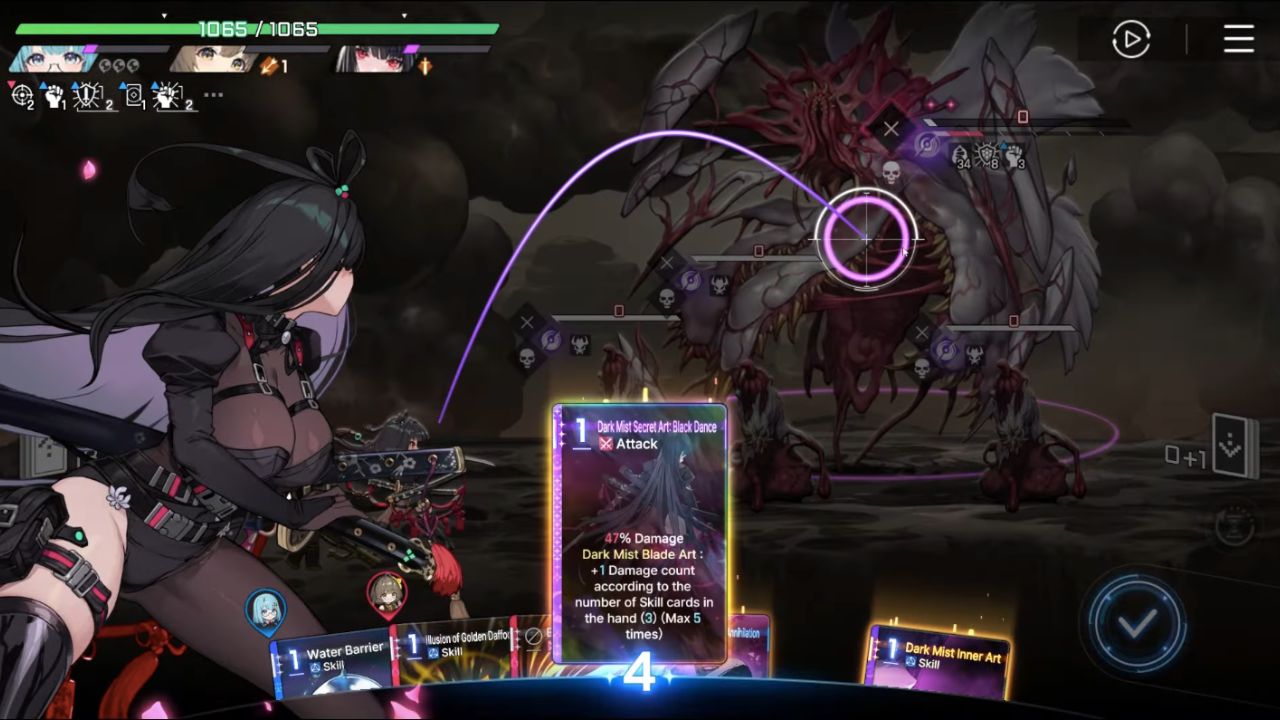This screenshot has width=1280, height=720.
Task: Open the hamburger menu at top right
Action: point(1238,40)
